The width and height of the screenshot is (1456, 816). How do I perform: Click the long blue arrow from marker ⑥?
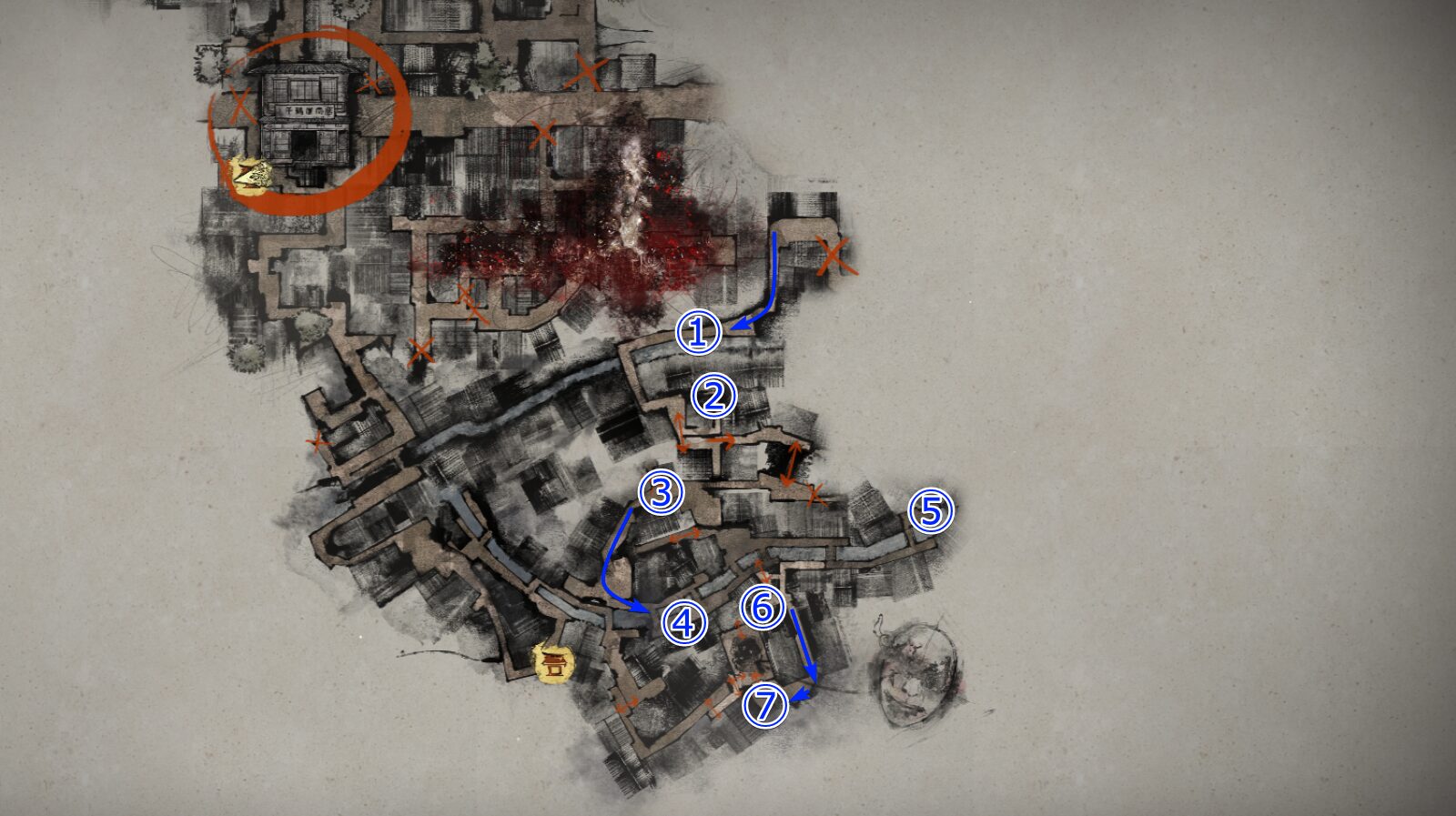[x=804, y=641]
